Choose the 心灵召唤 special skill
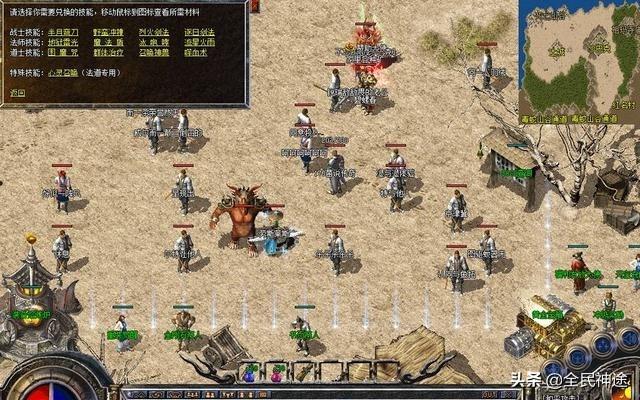640x400 pixels. tap(64, 73)
